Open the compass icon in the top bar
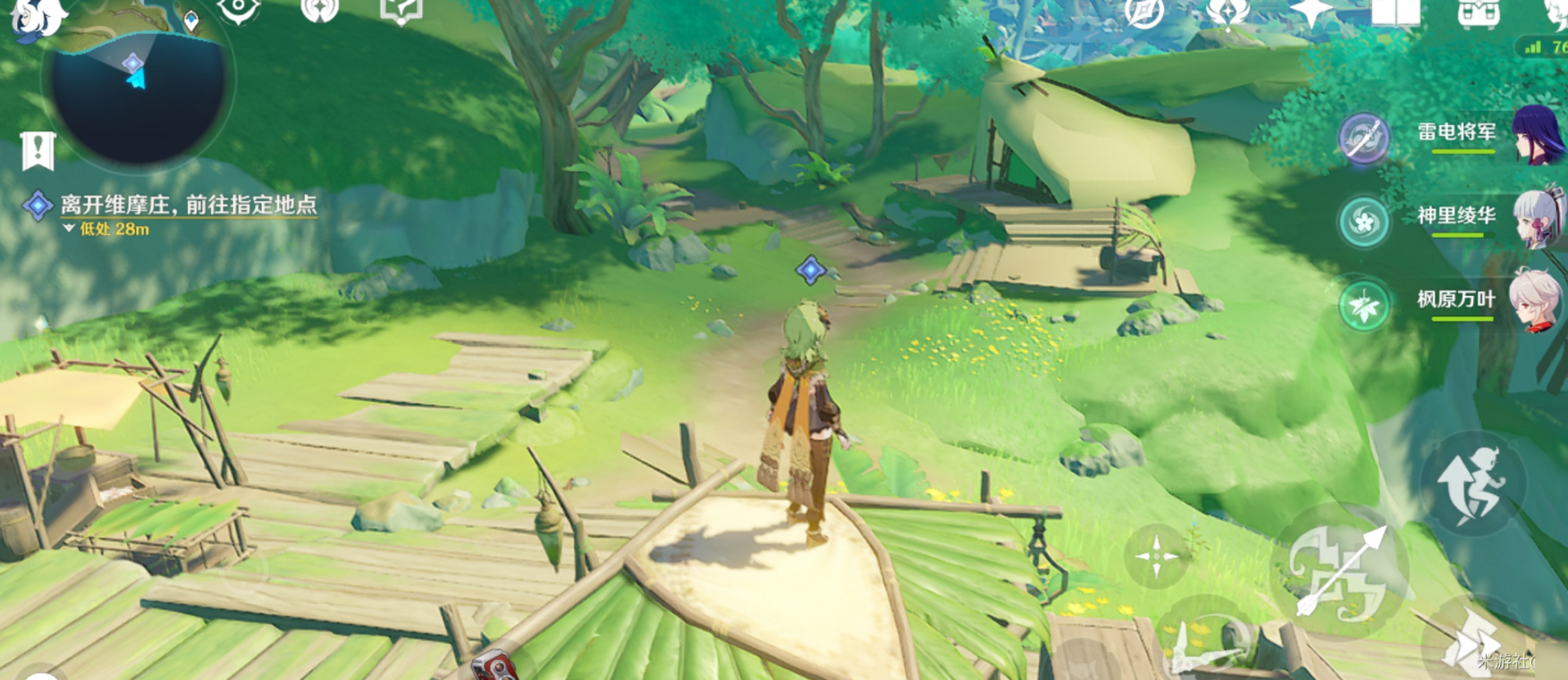 1144,13
